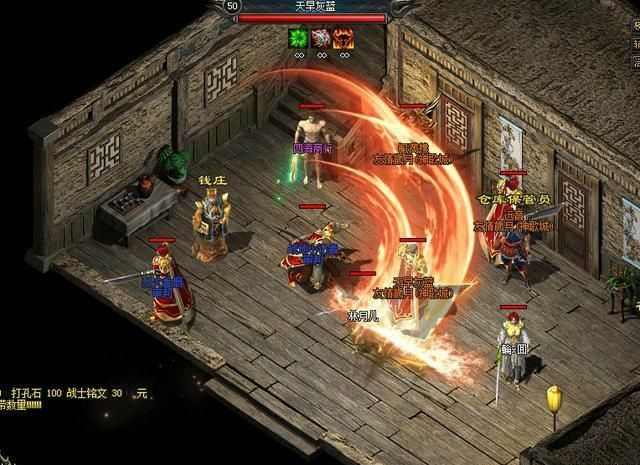
Task: Click the white beast buff icon
Action: [321, 38]
